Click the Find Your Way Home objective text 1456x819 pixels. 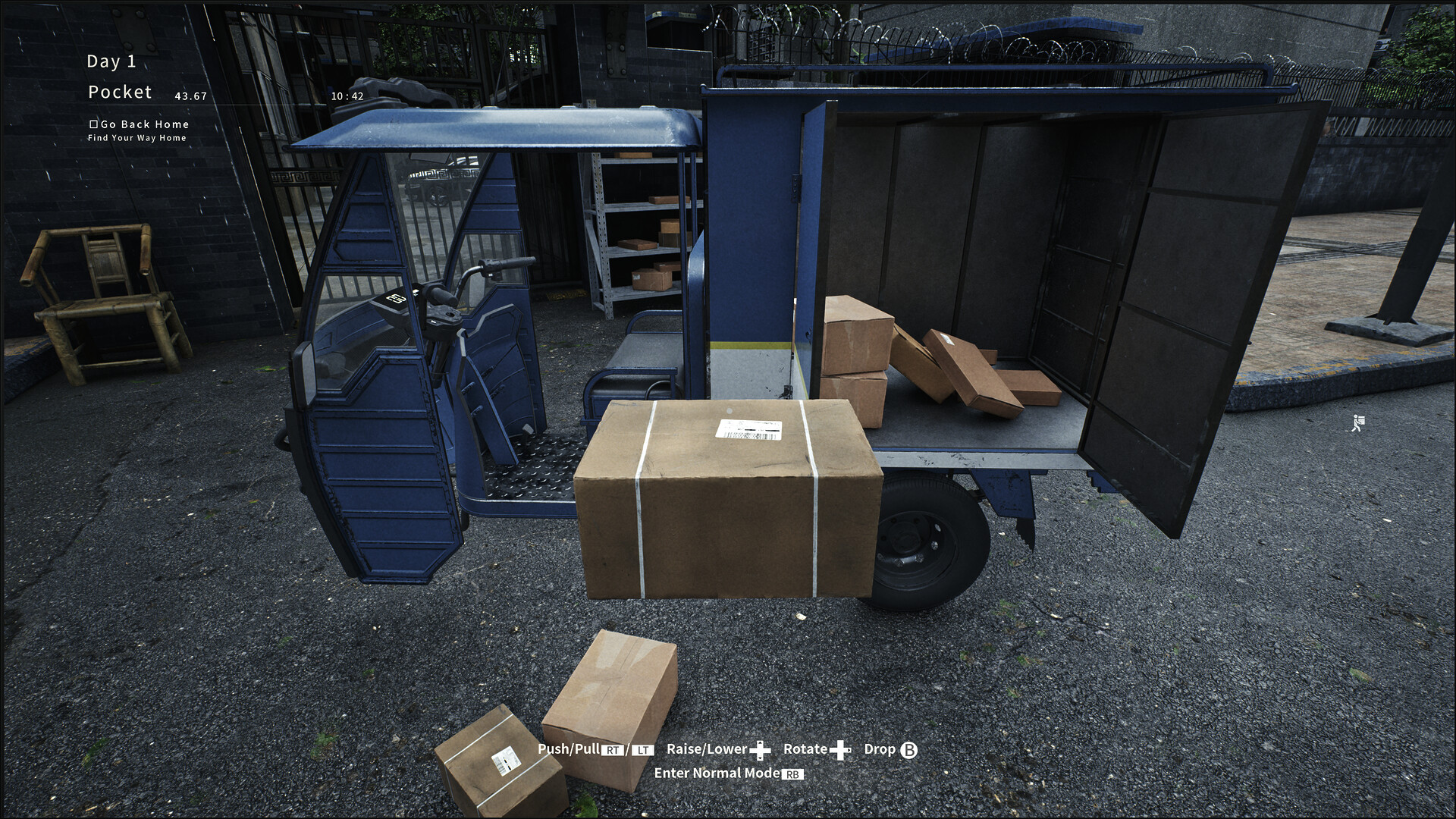coord(136,137)
